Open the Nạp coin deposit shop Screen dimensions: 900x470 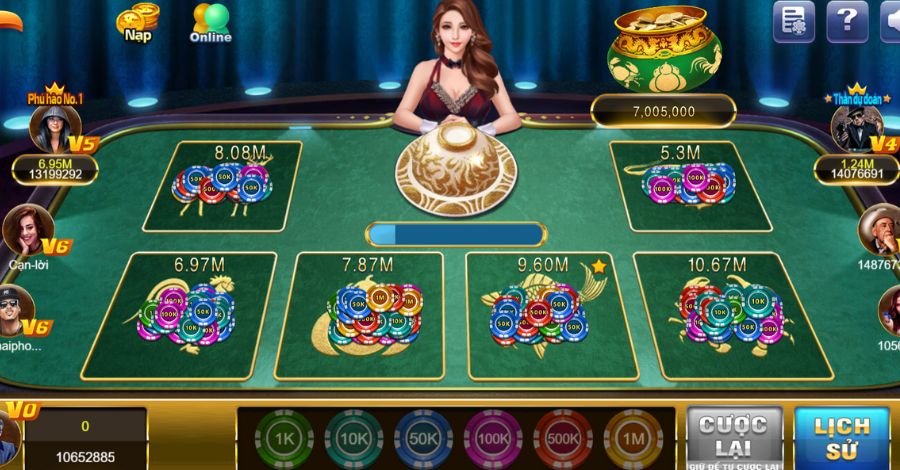(137, 22)
